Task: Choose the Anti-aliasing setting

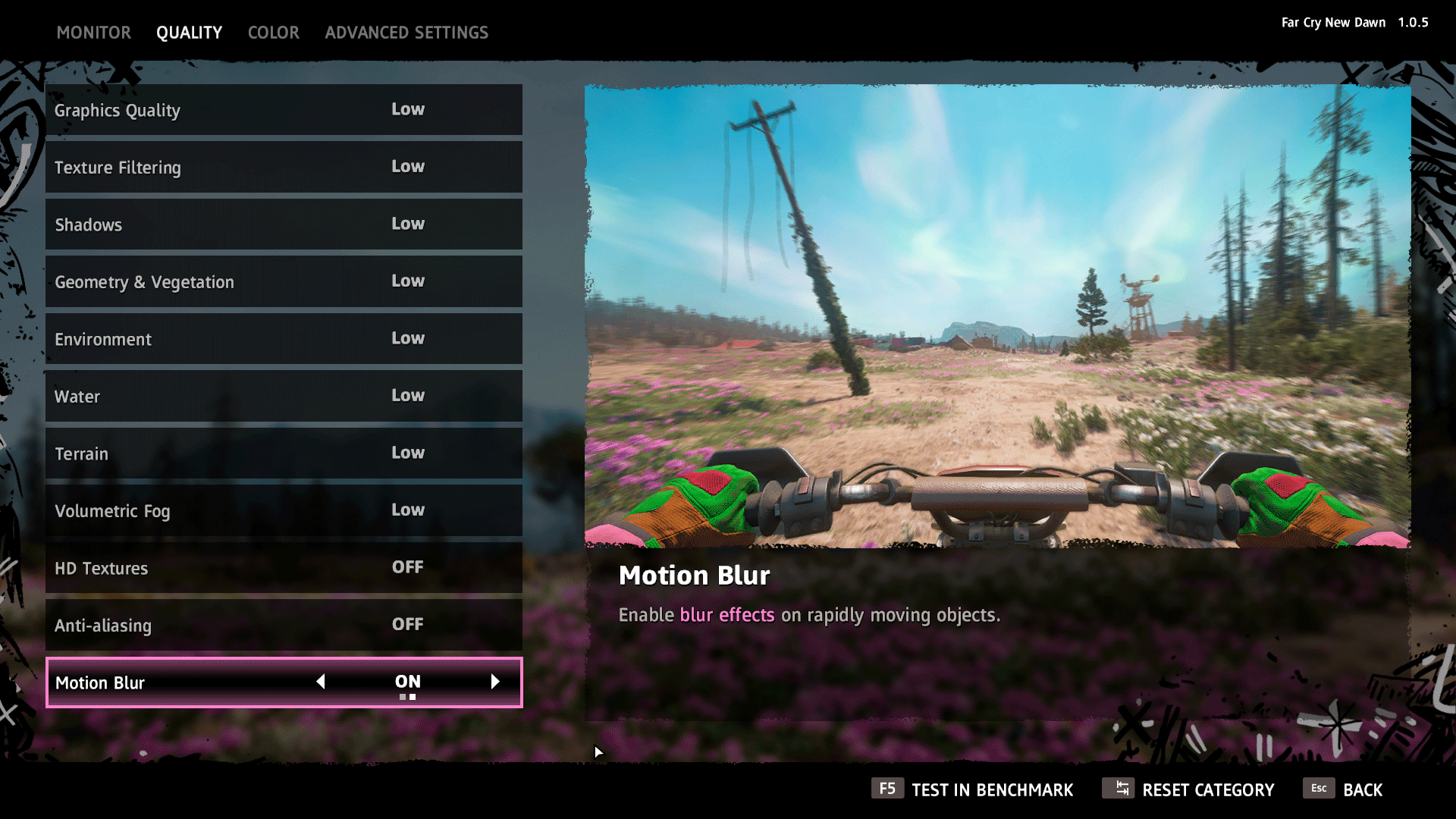Action: [x=284, y=625]
